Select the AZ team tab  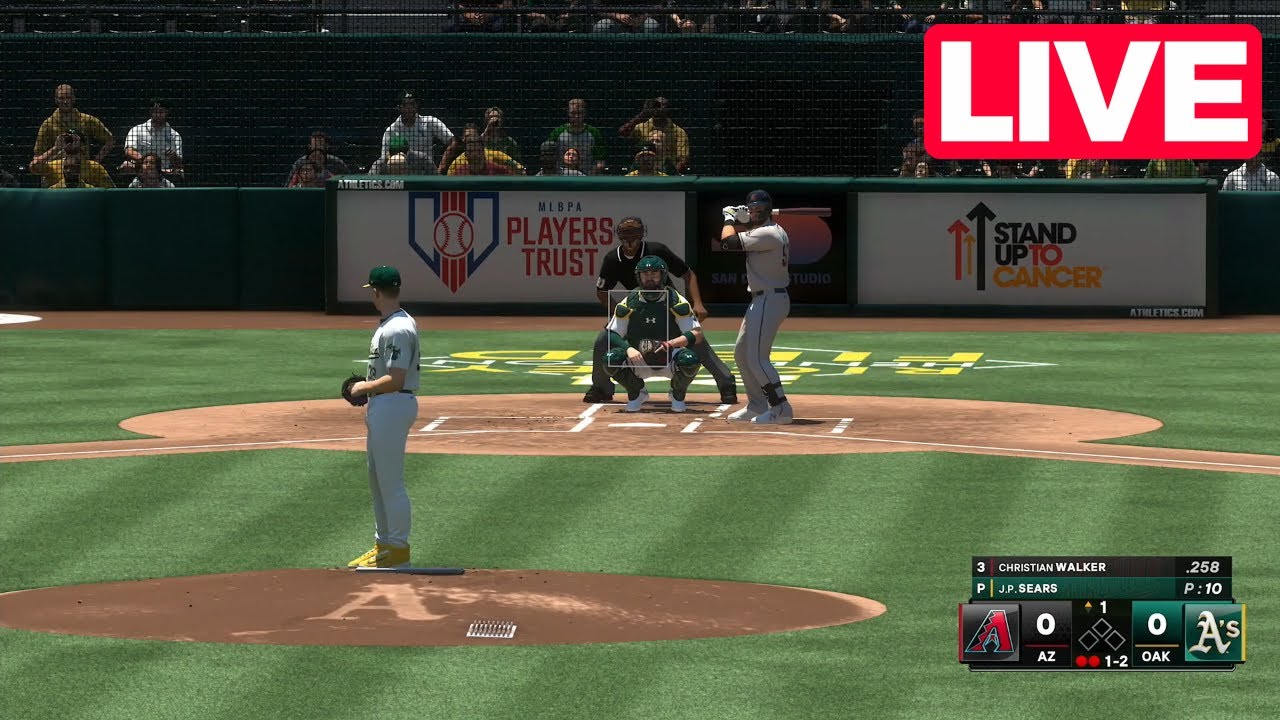1049,656
